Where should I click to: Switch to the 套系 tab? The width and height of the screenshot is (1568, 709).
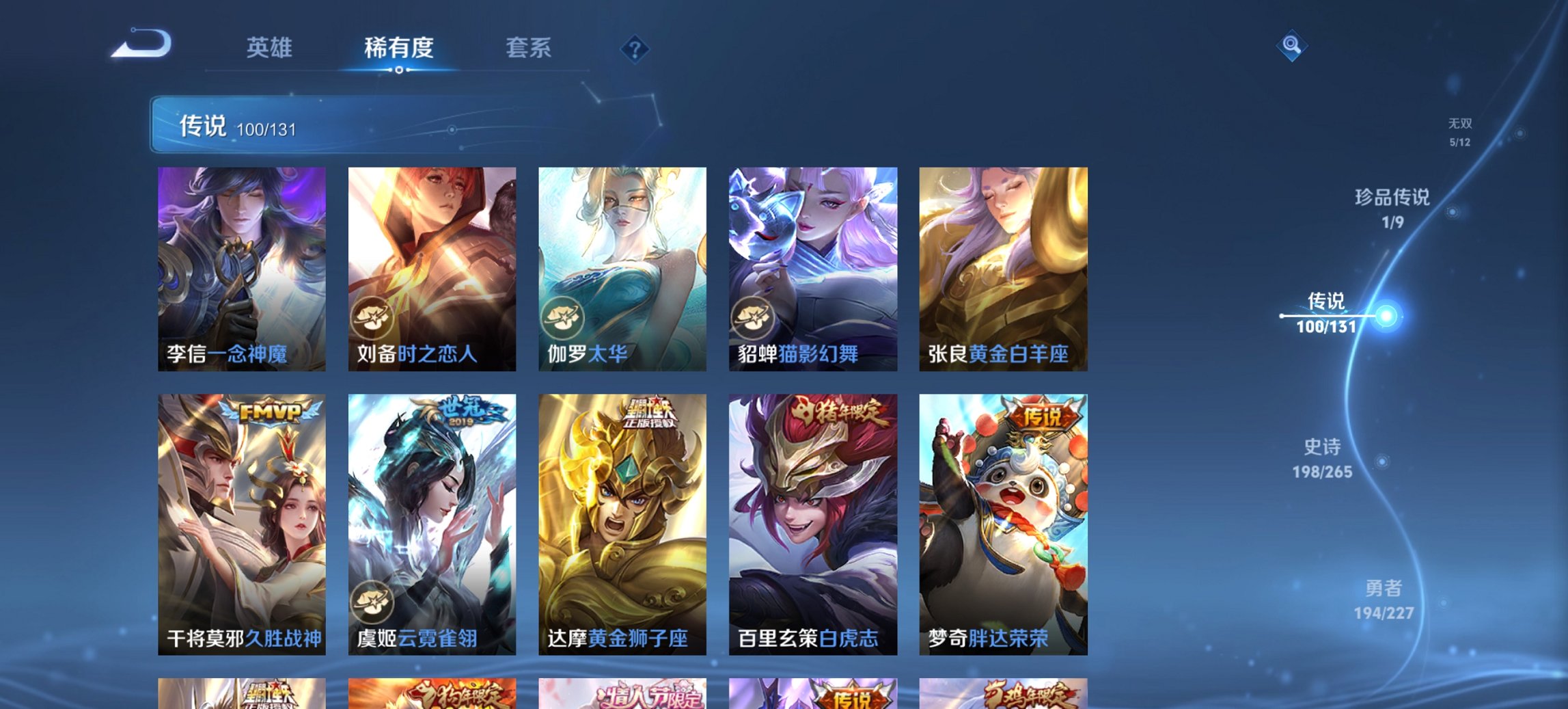coord(529,48)
